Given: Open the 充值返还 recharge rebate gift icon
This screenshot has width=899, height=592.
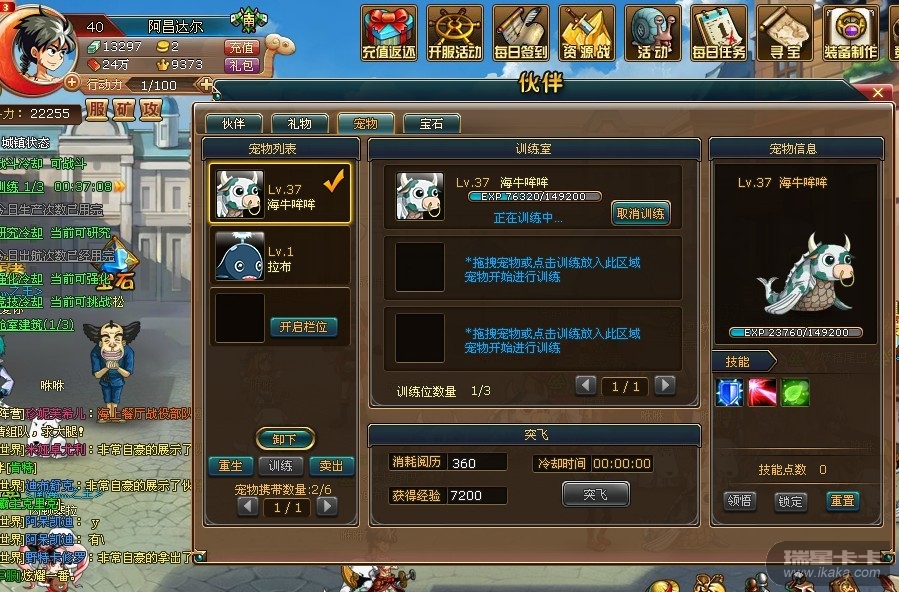Looking at the screenshot, I should (x=389, y=32).
